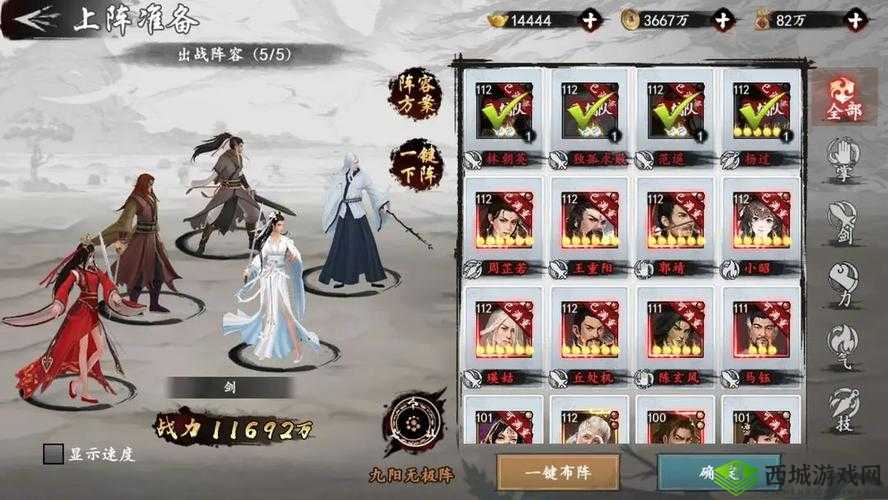Pick the 丘处机 hero card
This screenshot has width=888, height=500.
click(x=589, y=329)
